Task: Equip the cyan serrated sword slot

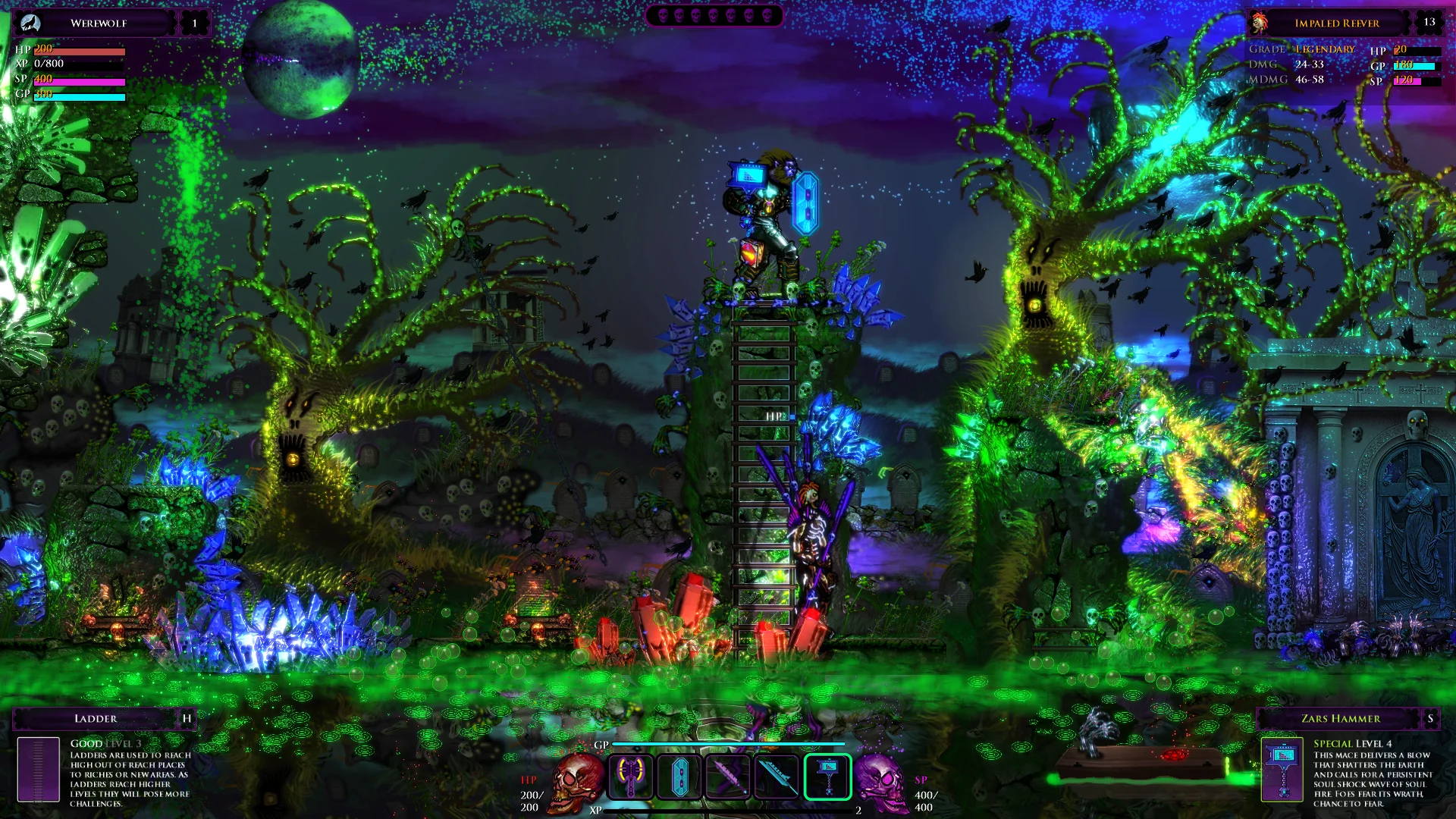Action: (777, 777)
